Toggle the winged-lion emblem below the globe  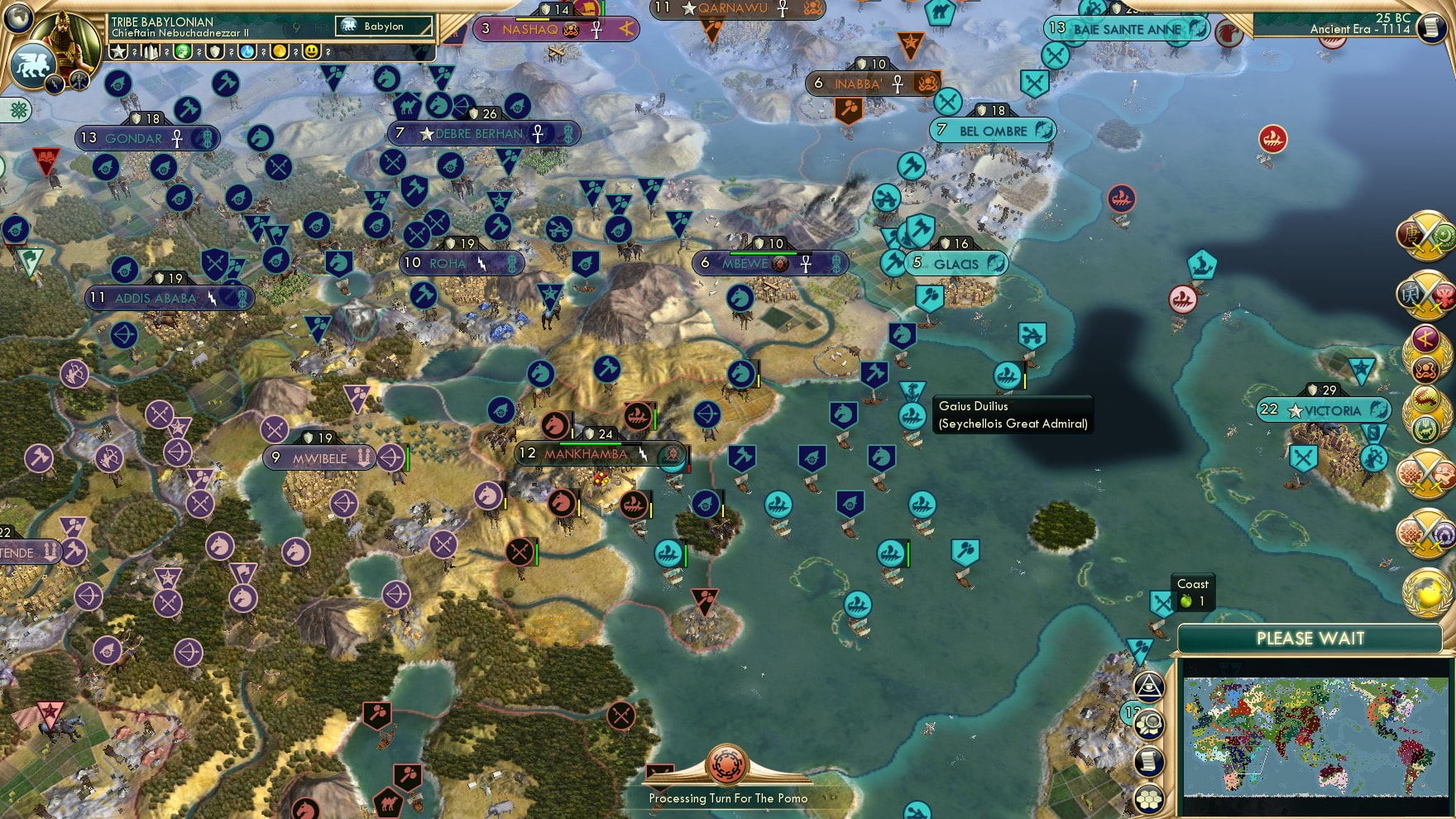(x=33, y=65)
